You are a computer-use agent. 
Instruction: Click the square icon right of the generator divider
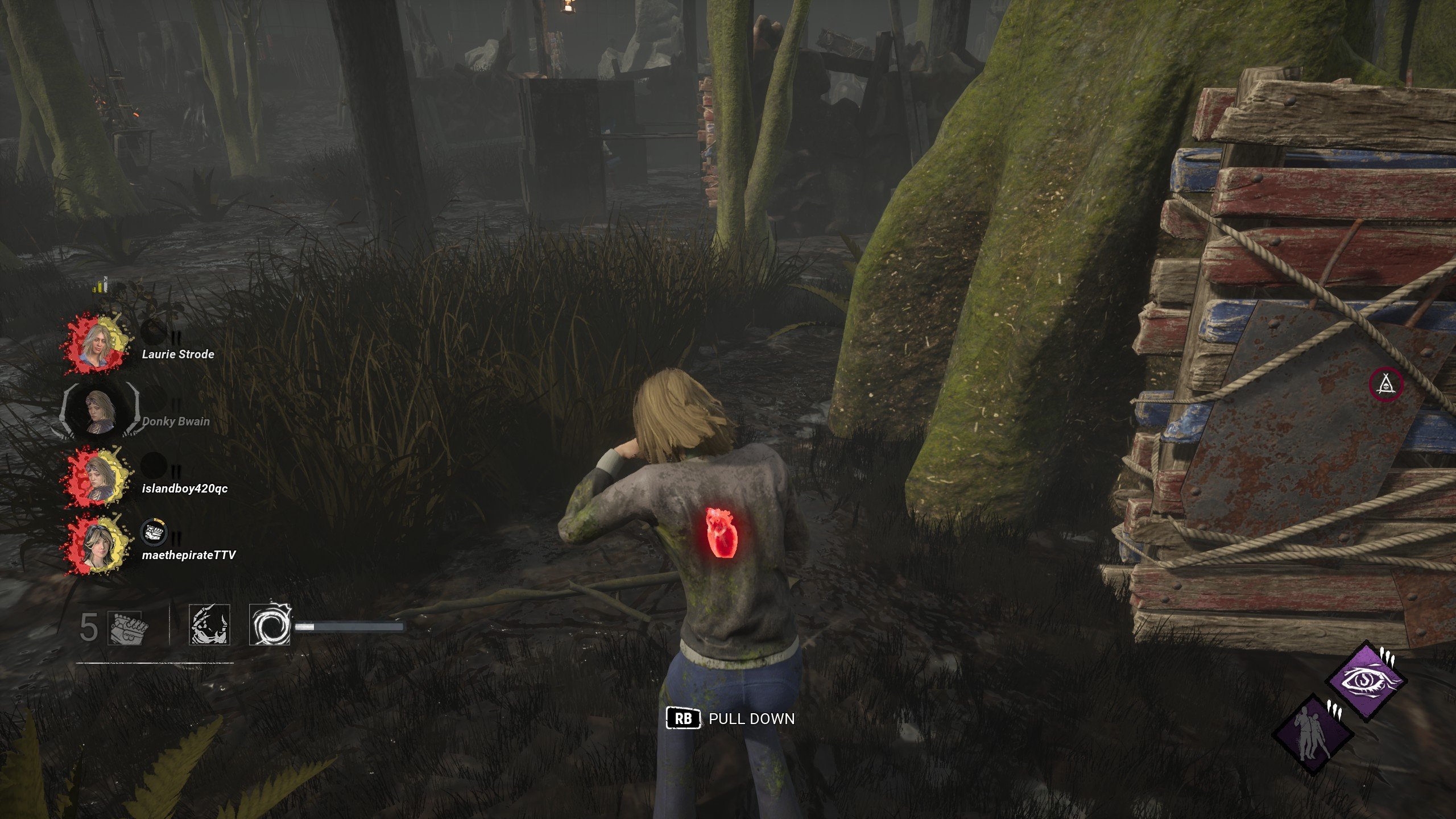pyautogui.click(x=209, y=624)
